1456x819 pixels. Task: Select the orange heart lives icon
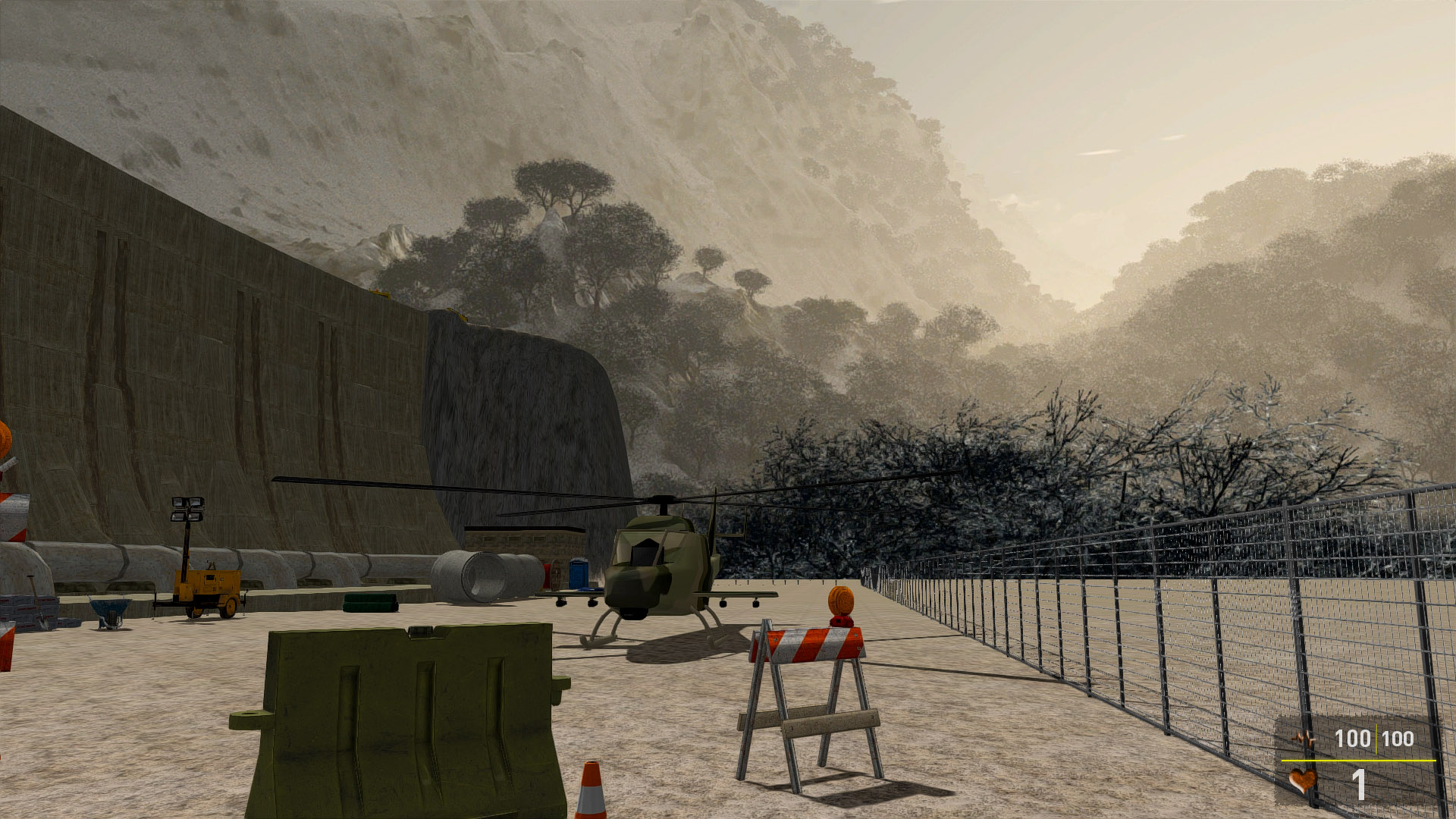(1303, 780)
